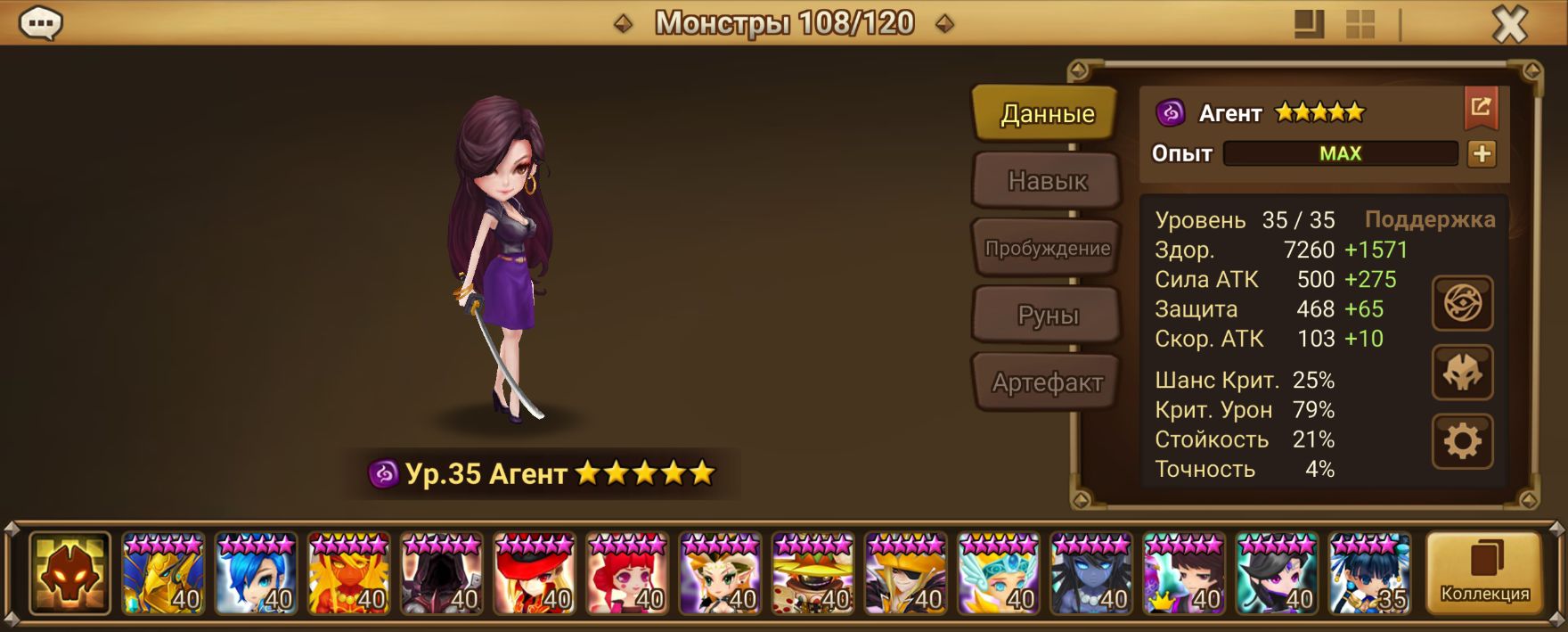This screenshot has width=1568, height=632.
Task: Select the dark hooded monster portrait
Action: point(441,573)
